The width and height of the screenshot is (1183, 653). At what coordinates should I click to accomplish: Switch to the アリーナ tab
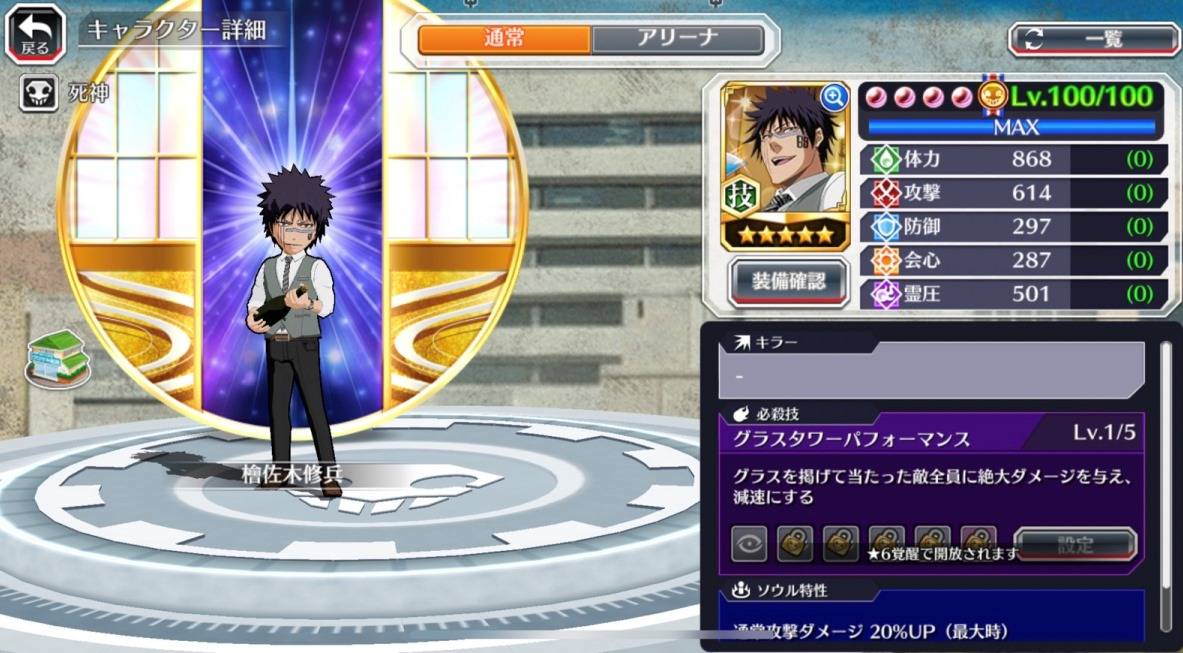(x=677, y=40)
